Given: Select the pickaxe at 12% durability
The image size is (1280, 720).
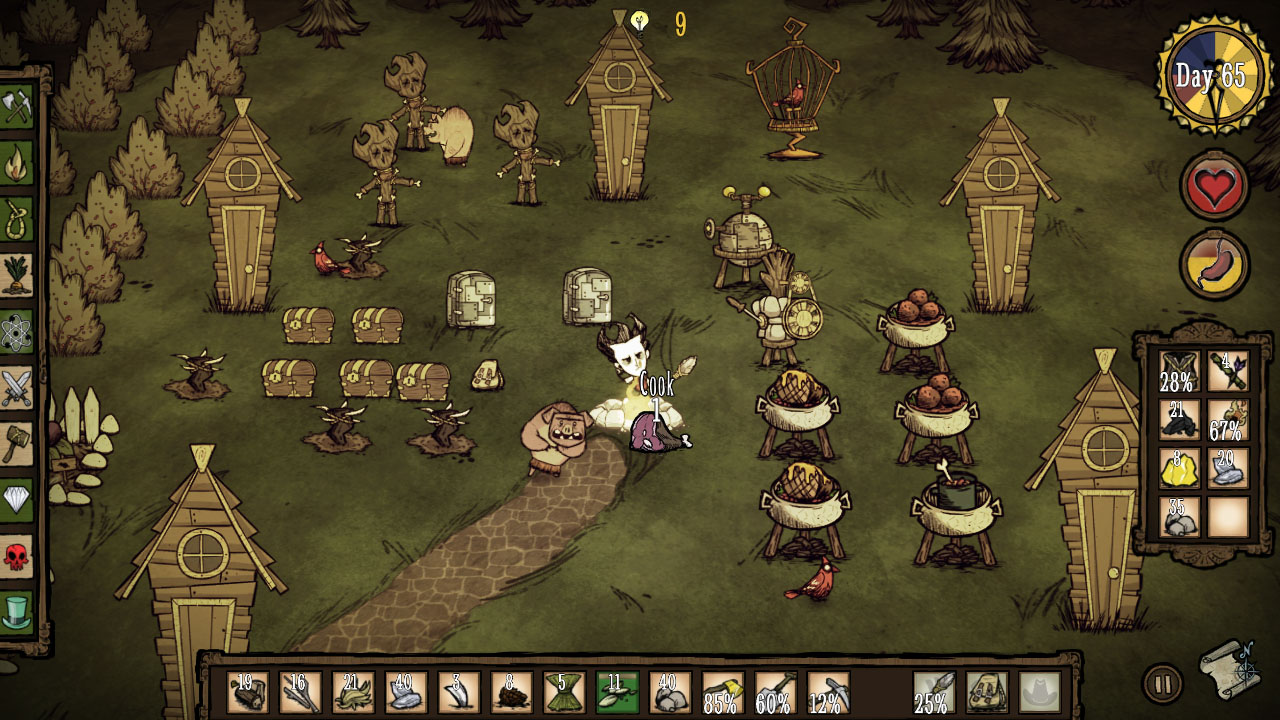Looking at the screenshot, I should 828,692.
